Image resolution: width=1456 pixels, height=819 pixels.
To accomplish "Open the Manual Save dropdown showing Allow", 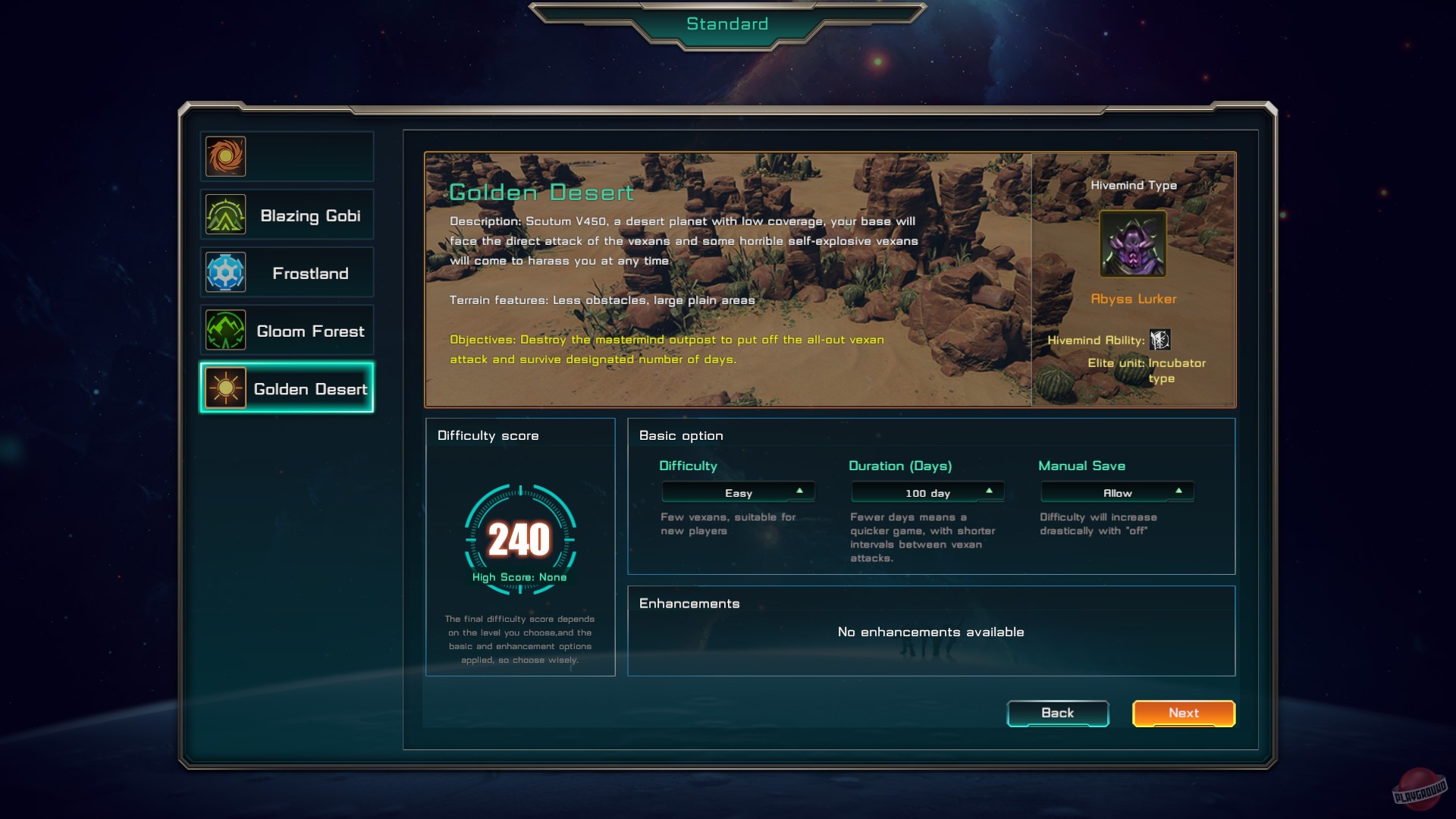I will click(1116, 491).
